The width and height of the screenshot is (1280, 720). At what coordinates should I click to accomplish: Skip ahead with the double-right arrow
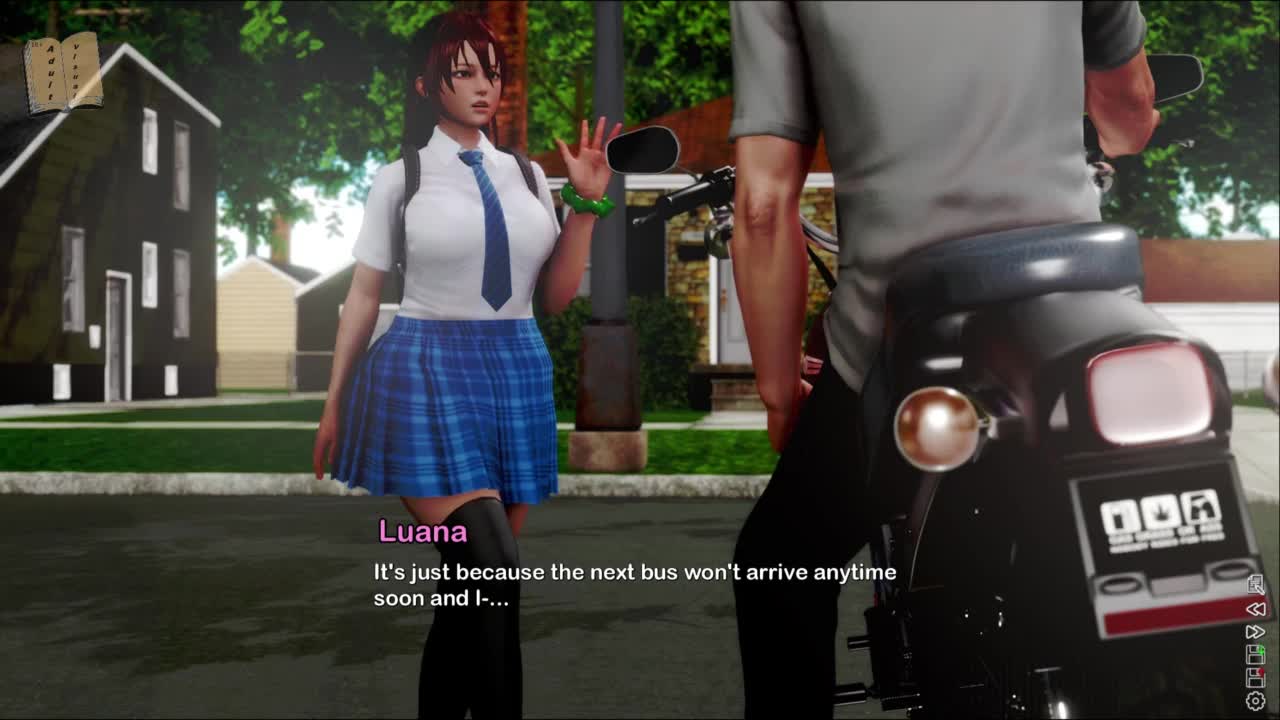1255,632
